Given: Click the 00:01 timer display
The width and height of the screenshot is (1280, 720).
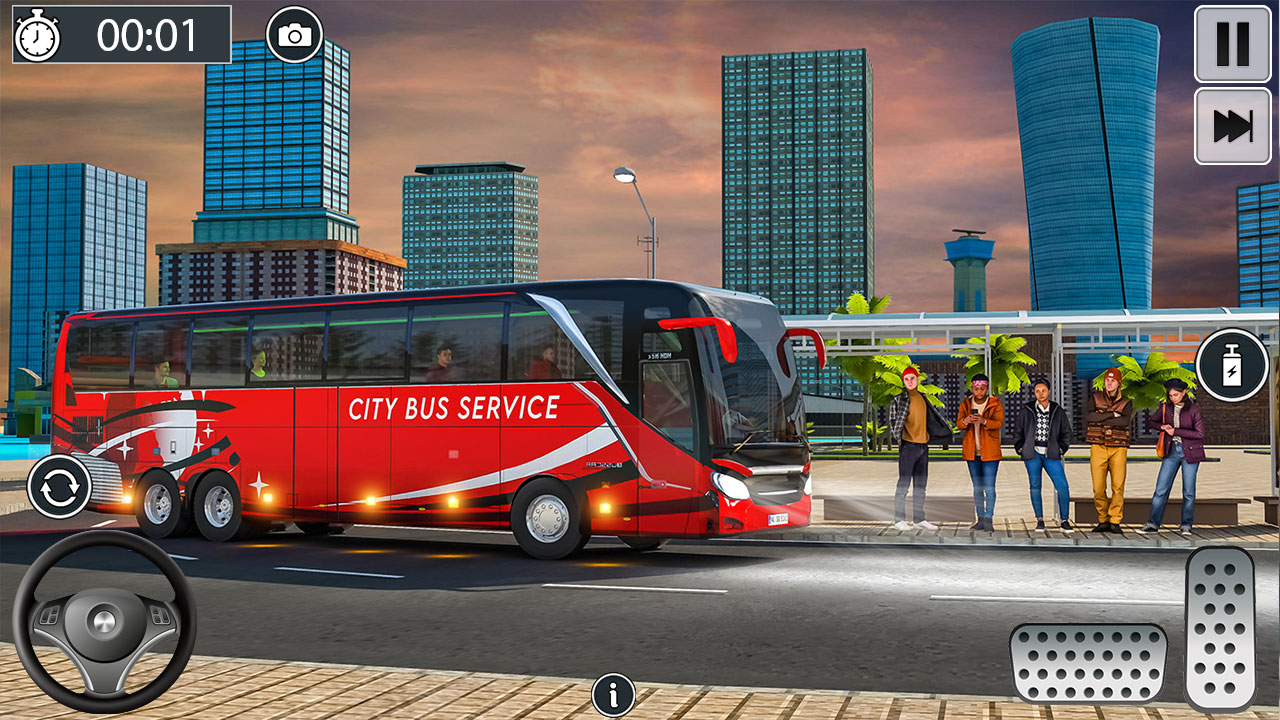Looking at the screenshot, I should point(143,33).
